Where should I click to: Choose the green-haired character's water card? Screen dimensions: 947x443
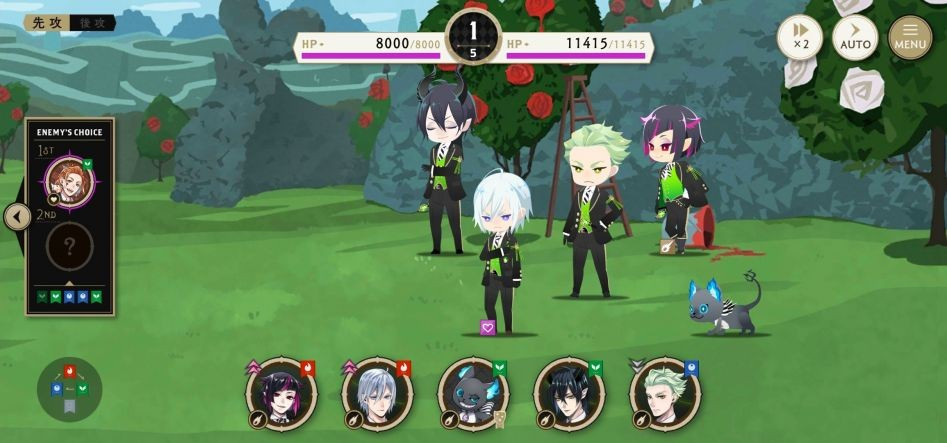click(665, 394)
